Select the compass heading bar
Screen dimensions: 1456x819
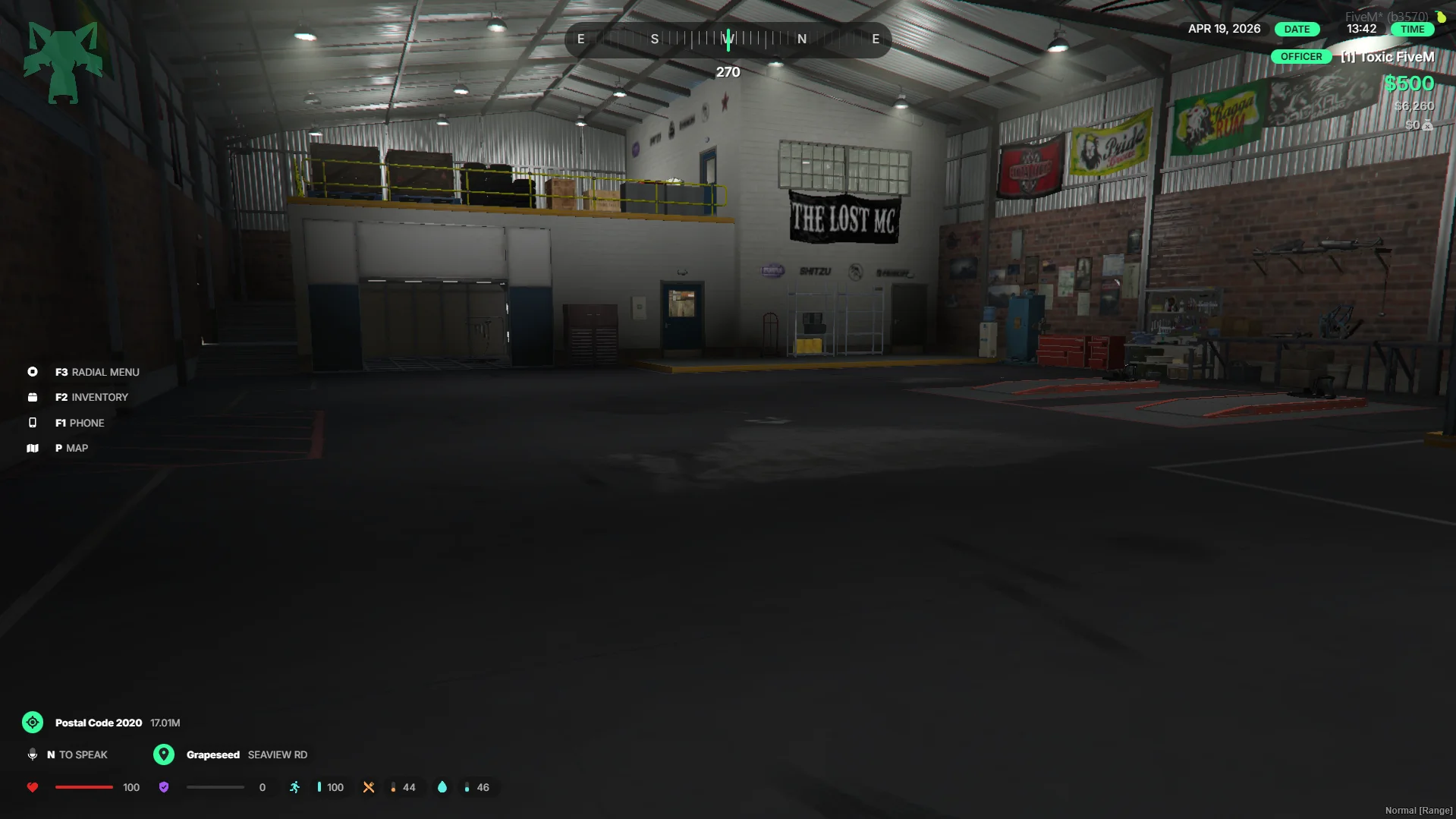click(x=728, y=39)
